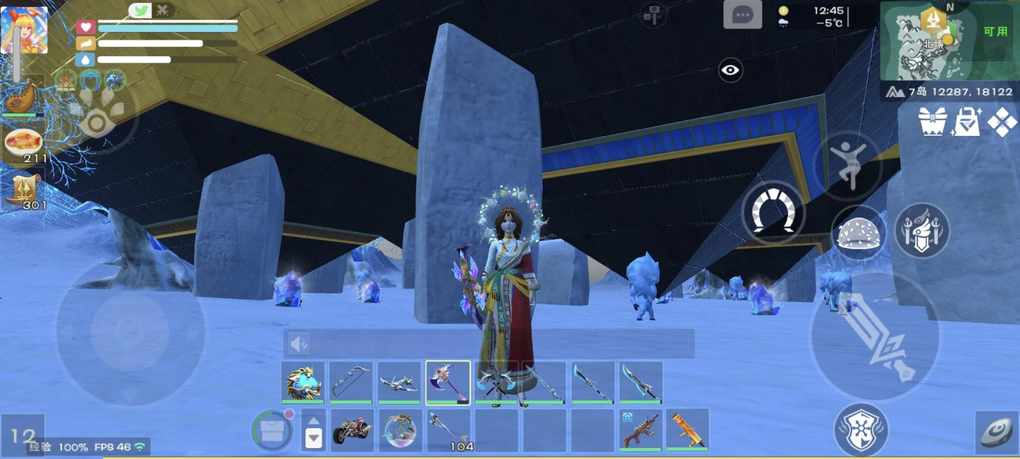The height and width of the screenshot is (459, 1020).
Task: Activate the shield defense button
Action: pos(861,428)
